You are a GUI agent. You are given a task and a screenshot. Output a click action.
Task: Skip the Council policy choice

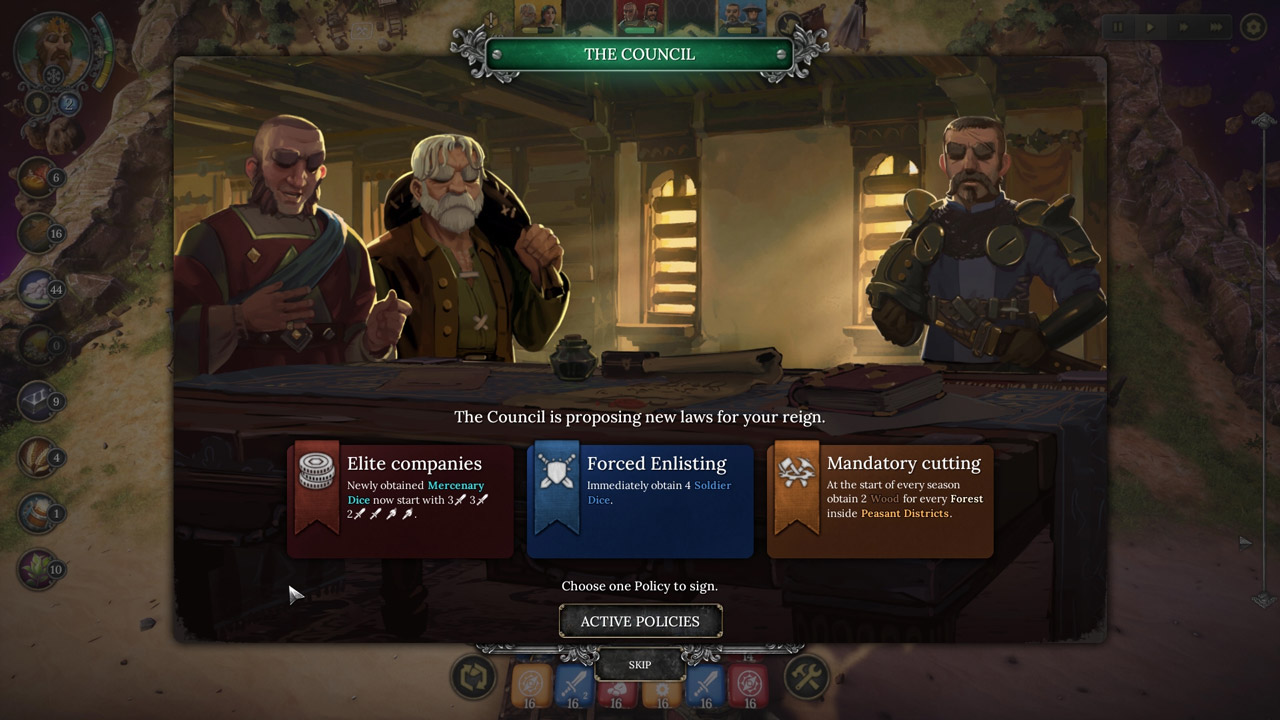640,664
